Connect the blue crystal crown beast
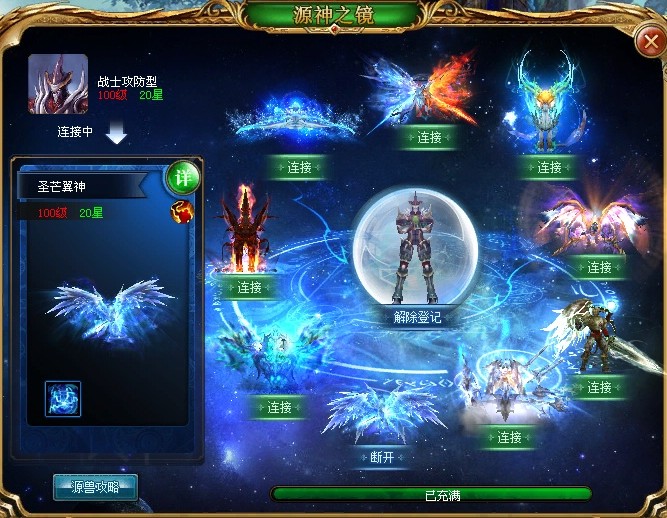 tap(300, 167)
